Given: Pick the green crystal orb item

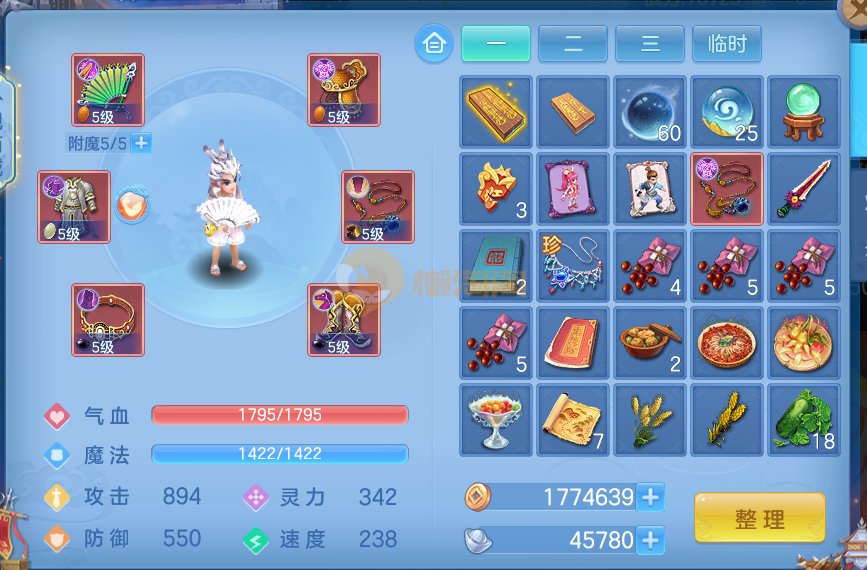Looking at the screenshot, I should (x=803, y=111).
